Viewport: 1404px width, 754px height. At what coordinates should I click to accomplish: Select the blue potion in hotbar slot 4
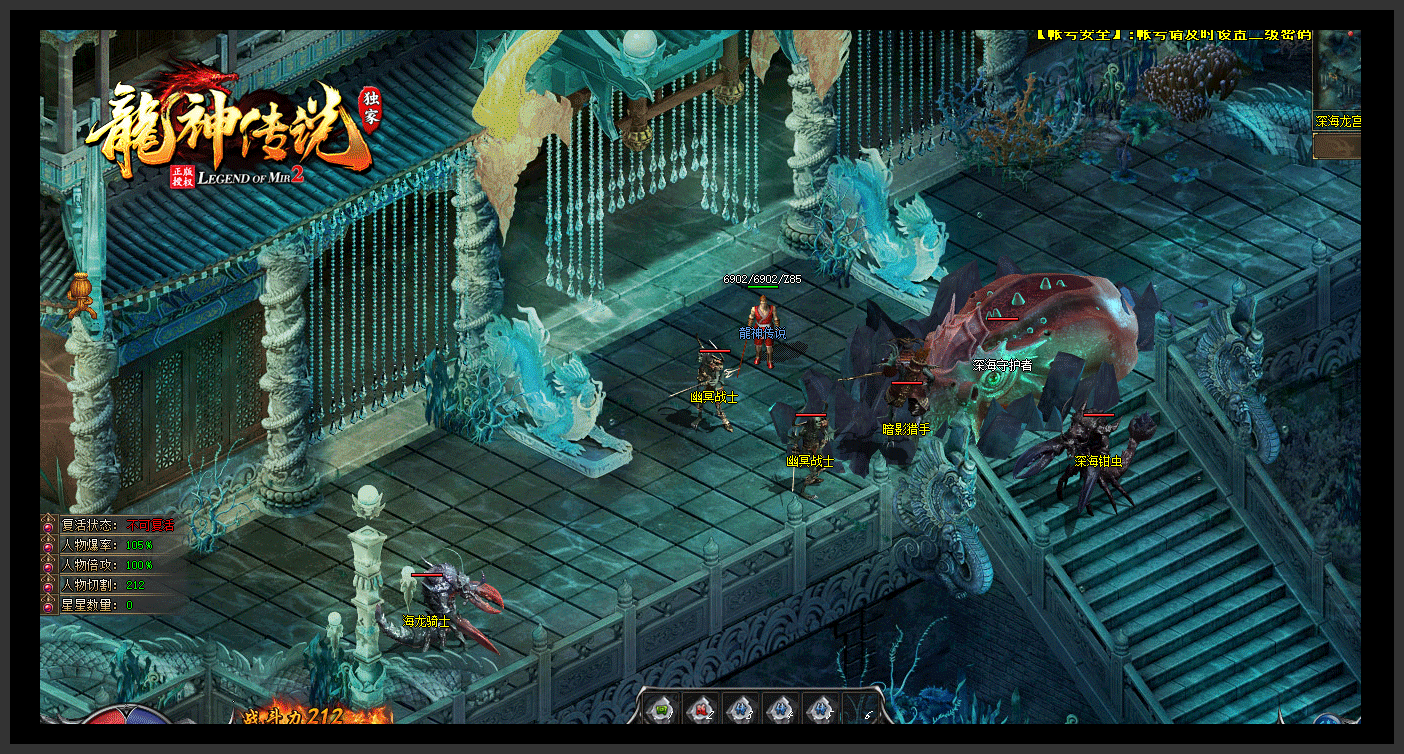pyautogui.click(x=781, y=708)
